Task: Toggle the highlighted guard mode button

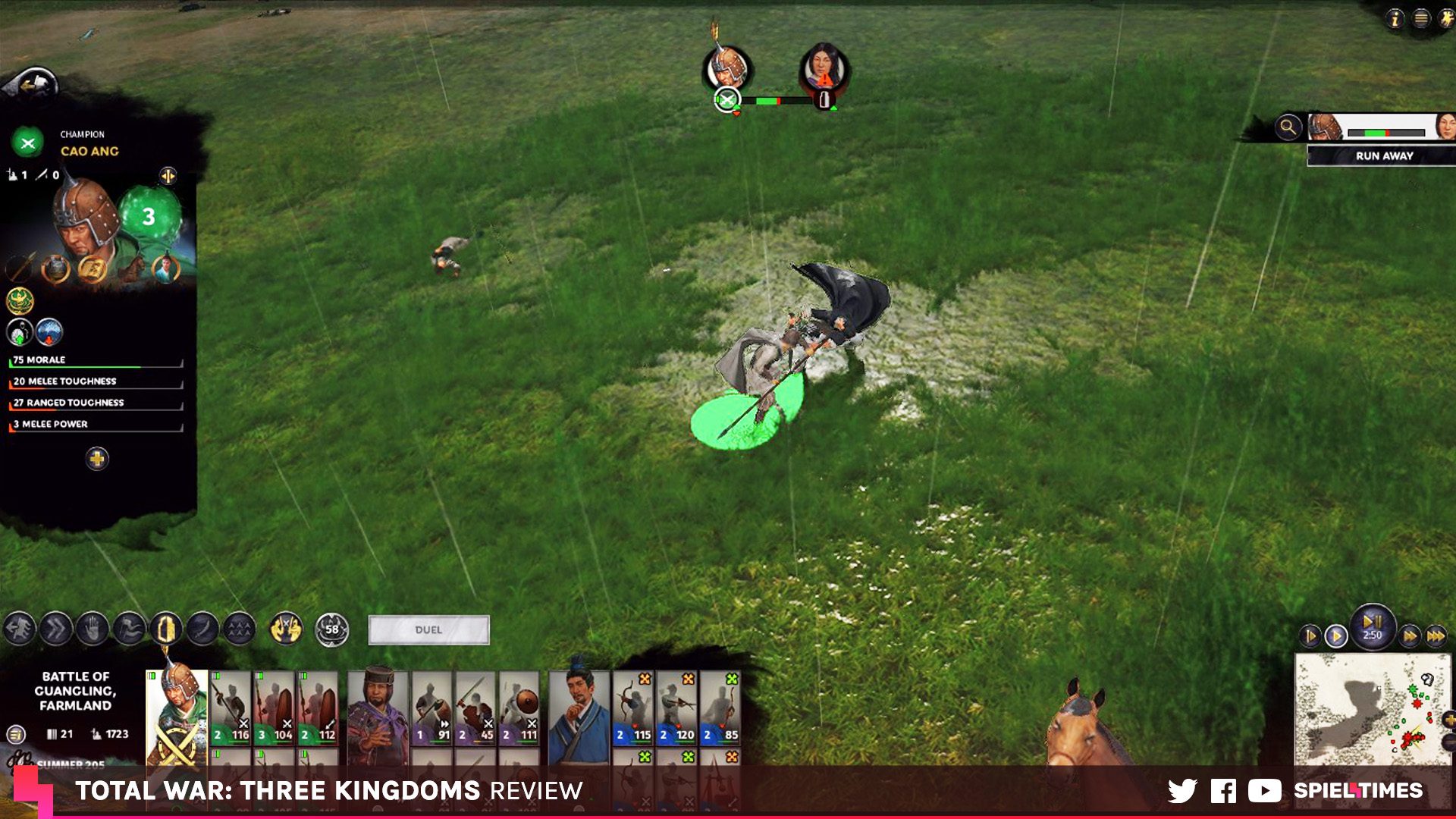Action: [x=166, y=629]
